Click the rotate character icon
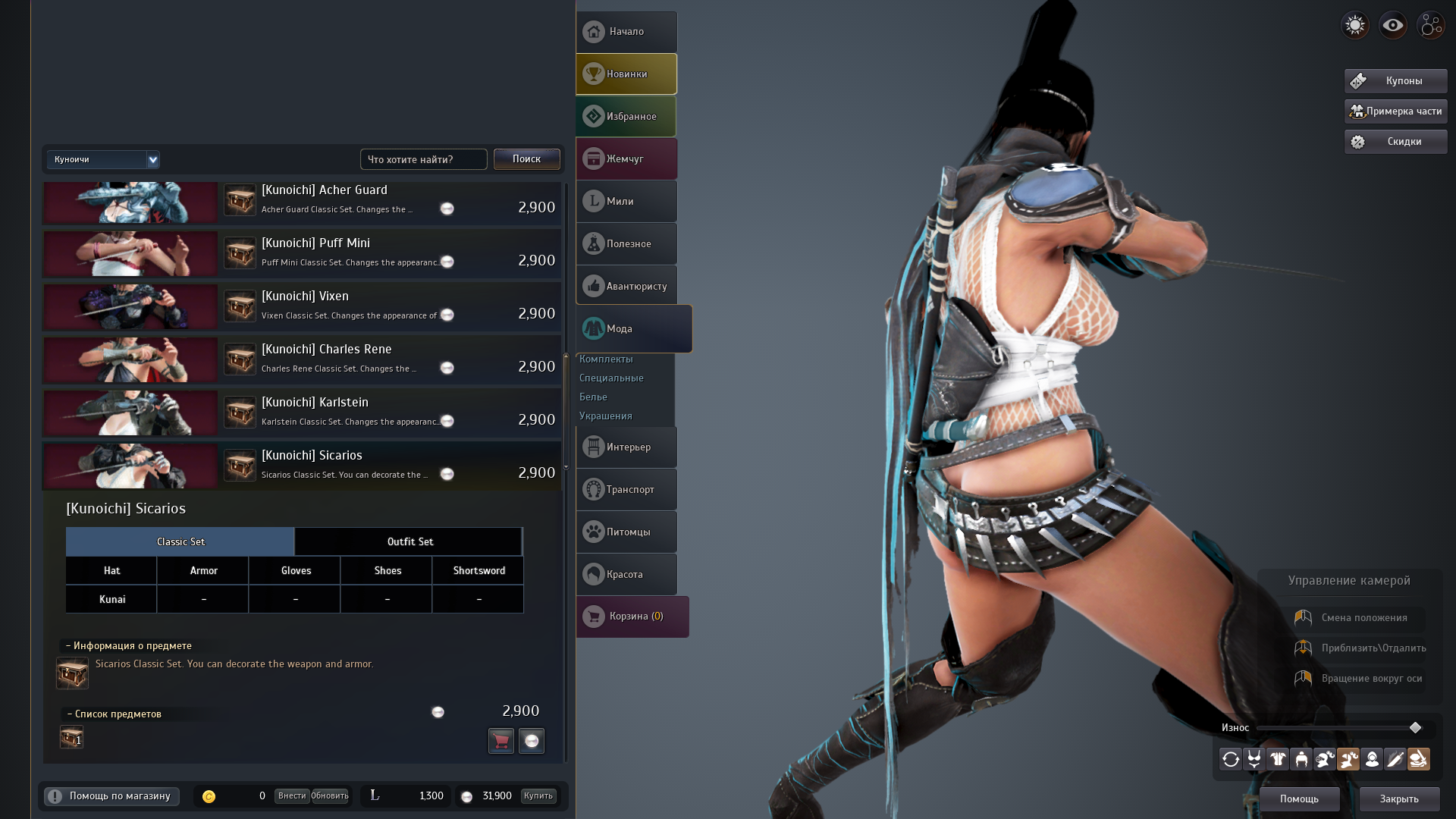This screenshot has width=1456, height=819. [1230, 758]
